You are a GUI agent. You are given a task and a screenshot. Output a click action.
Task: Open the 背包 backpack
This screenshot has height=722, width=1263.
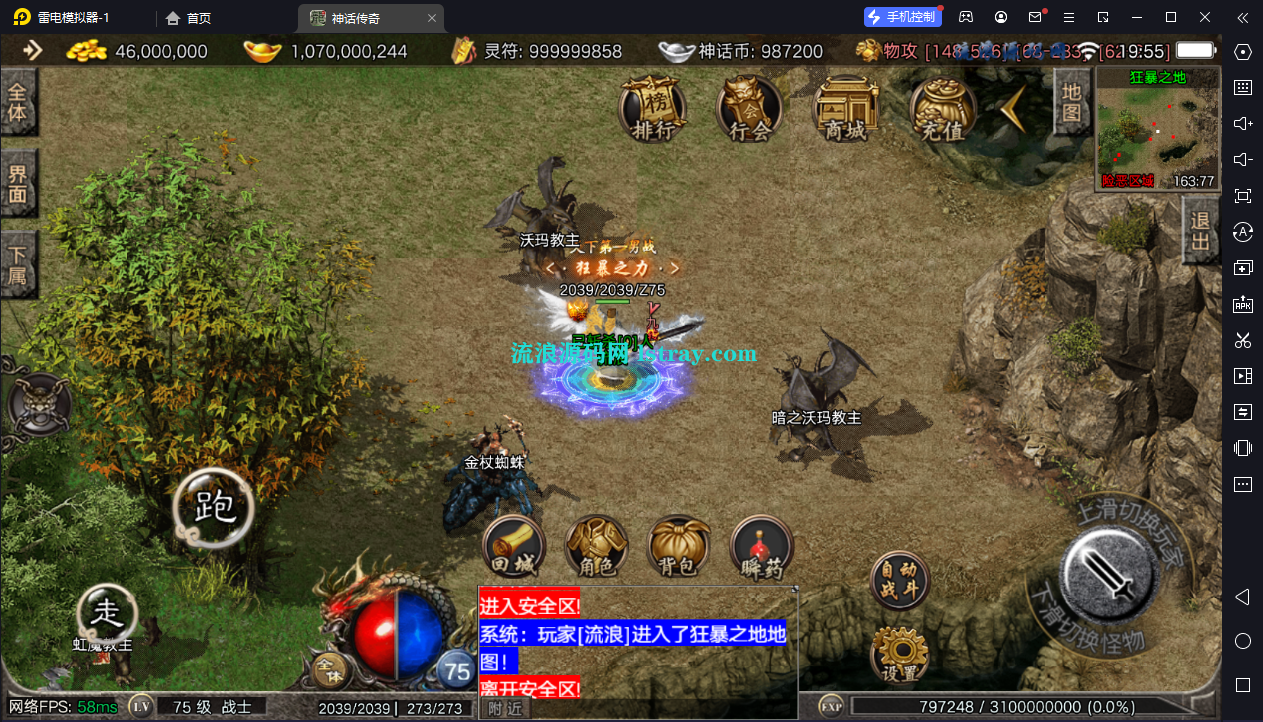pos(679,548)
